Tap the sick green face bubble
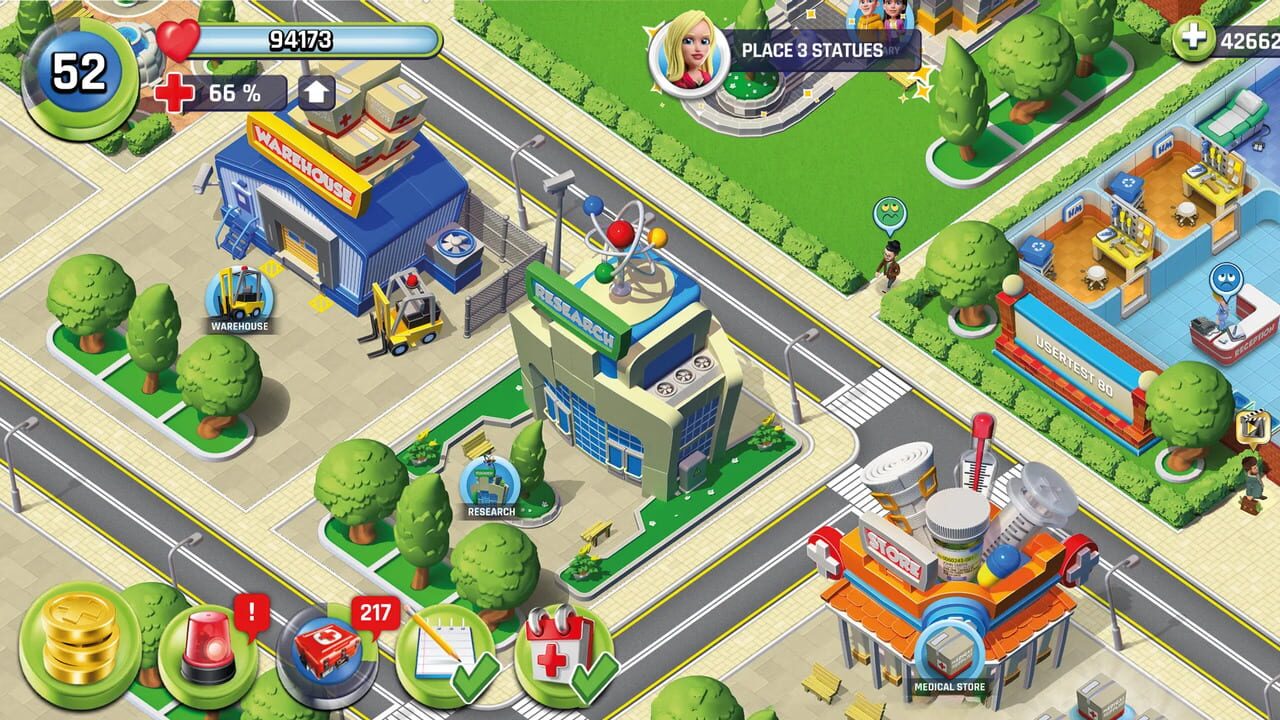 889,214
